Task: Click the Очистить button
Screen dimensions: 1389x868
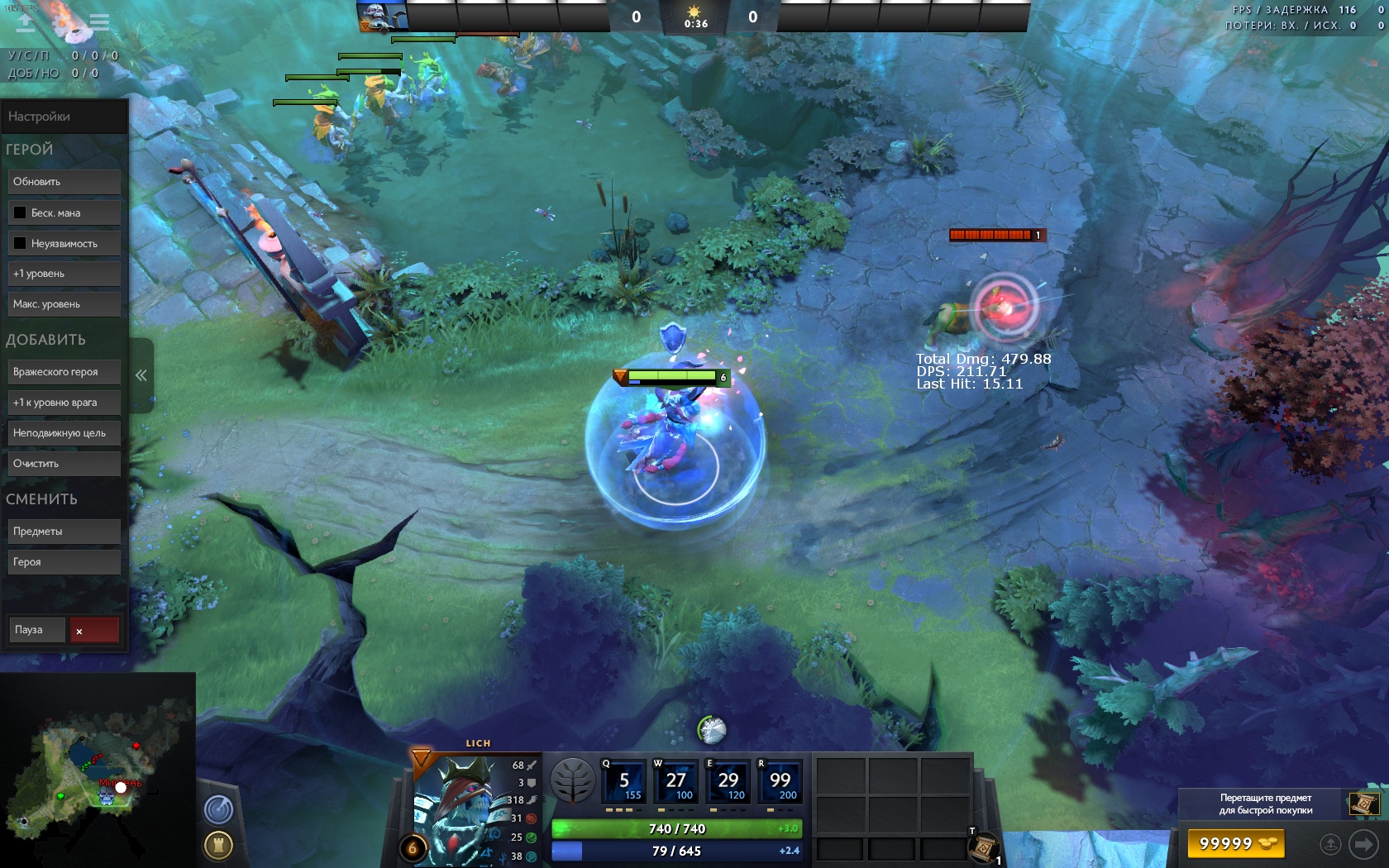Action: click(x=64, y=464)
